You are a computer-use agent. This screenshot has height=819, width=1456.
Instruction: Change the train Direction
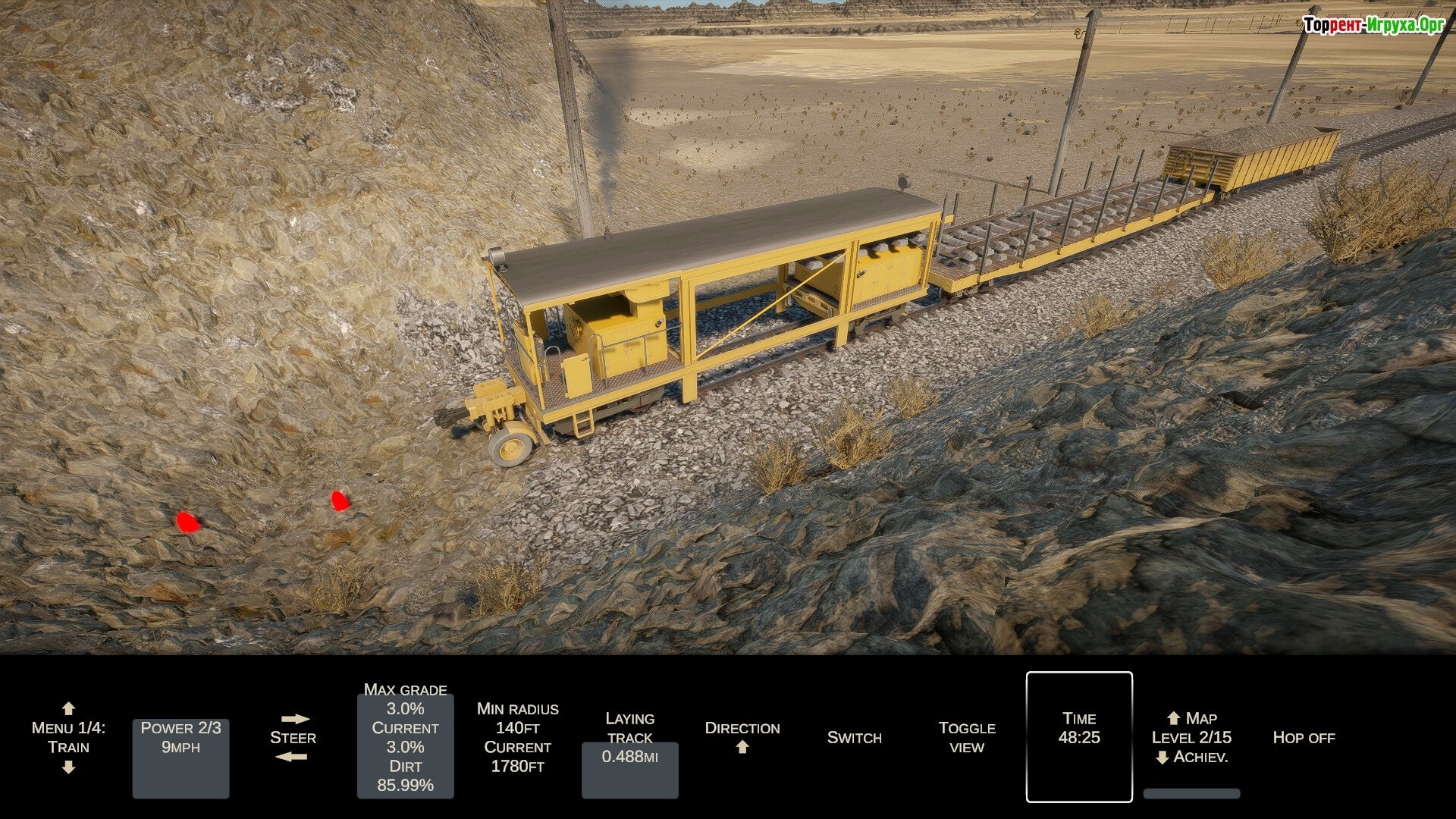742,737
